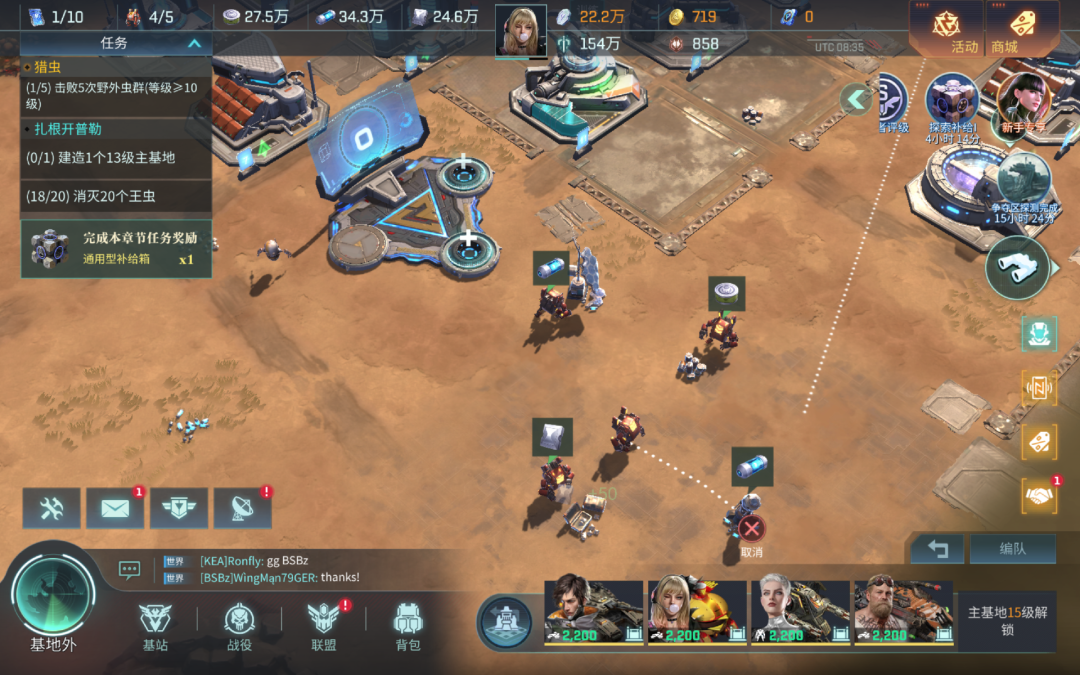Open the mail envelope inbox
This screenshot has width=1080, height=675.
[x=115, y=508]
